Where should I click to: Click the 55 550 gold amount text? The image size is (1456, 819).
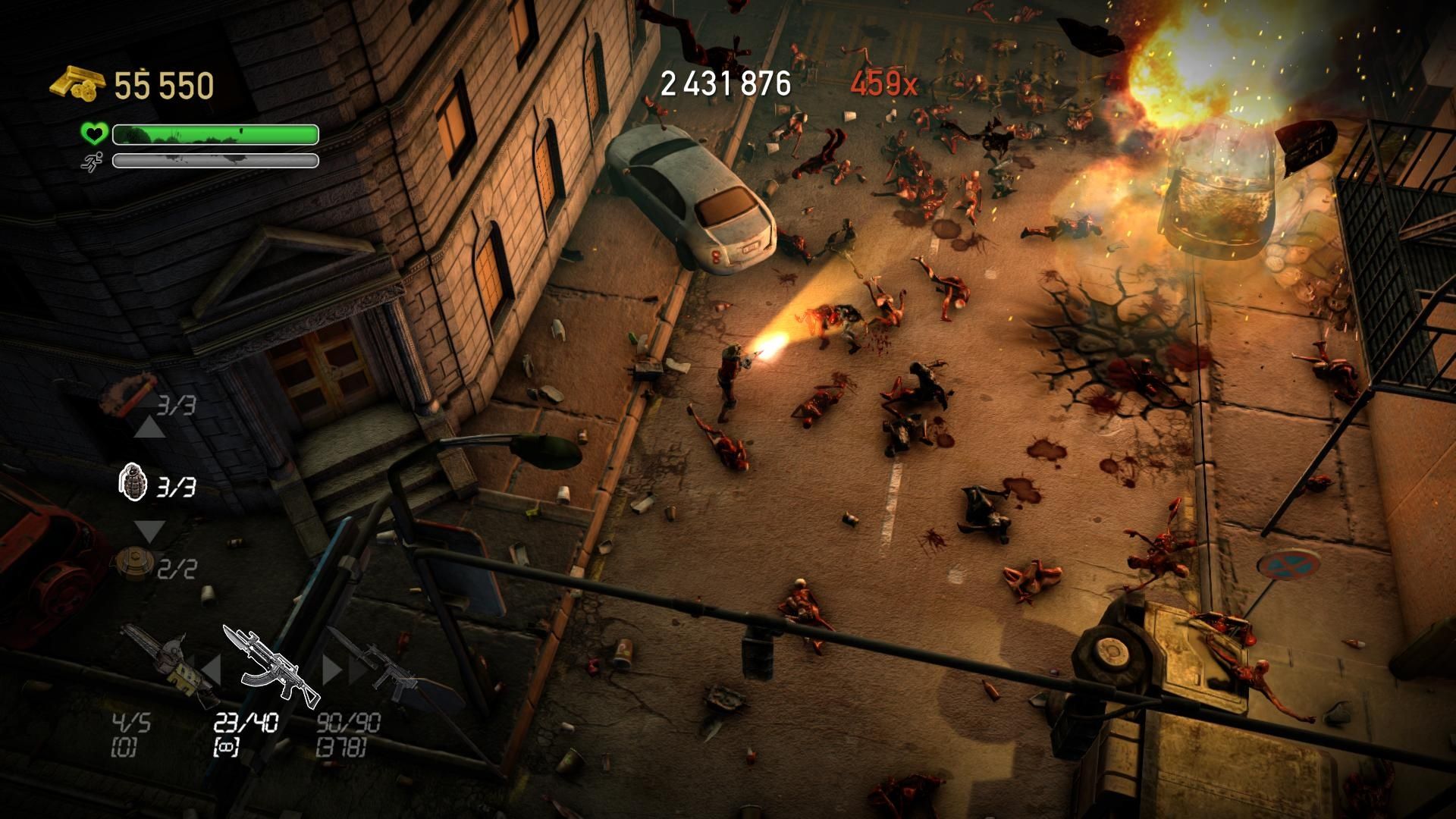(x=163, y=83)
